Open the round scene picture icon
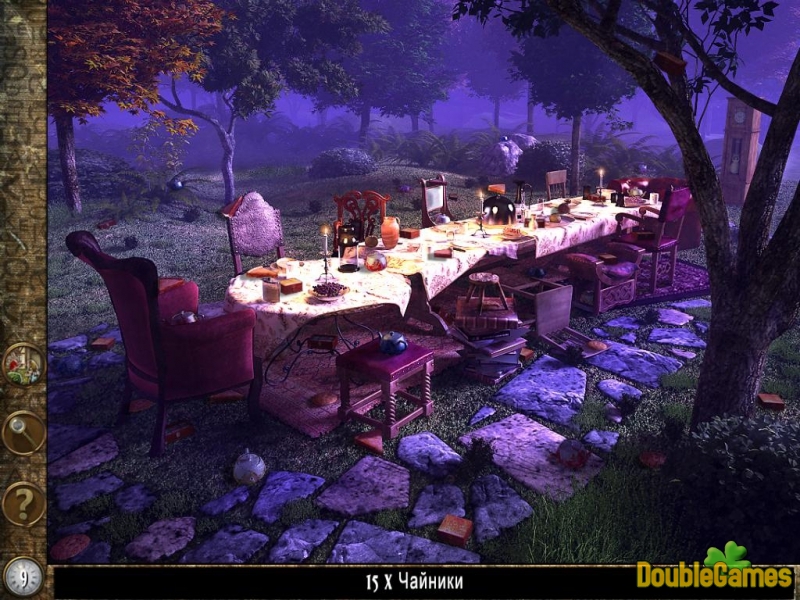Screen dimensions: 800x600 [x=22, y=365]
